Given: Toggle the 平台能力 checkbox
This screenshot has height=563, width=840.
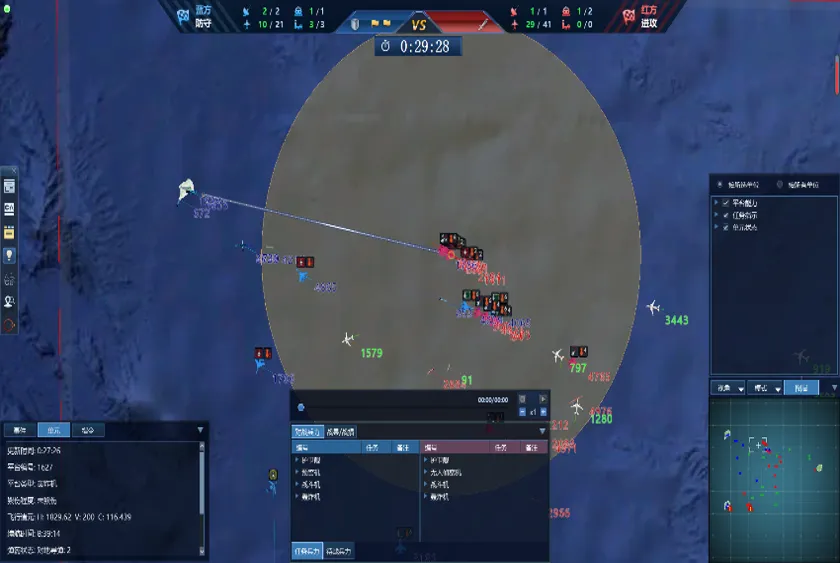Looking at the screenshot, I should [726, 203].
